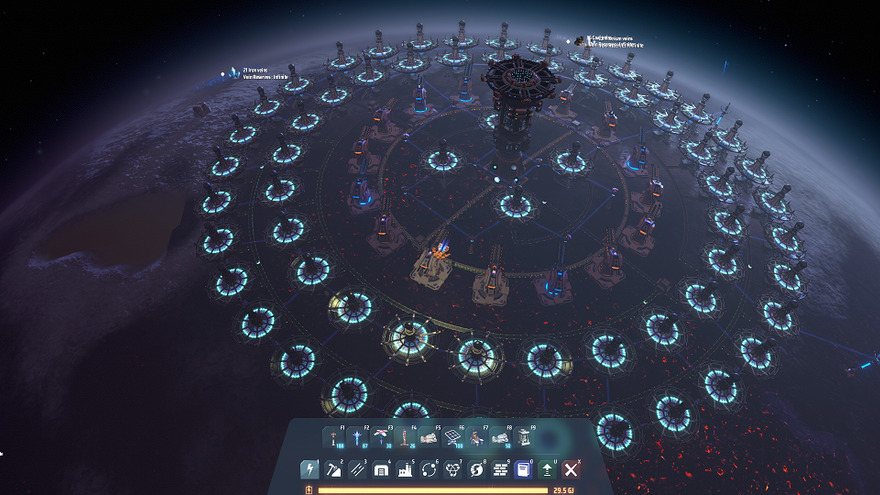Pick the building in the F7 slot

[x=477, y=438]
